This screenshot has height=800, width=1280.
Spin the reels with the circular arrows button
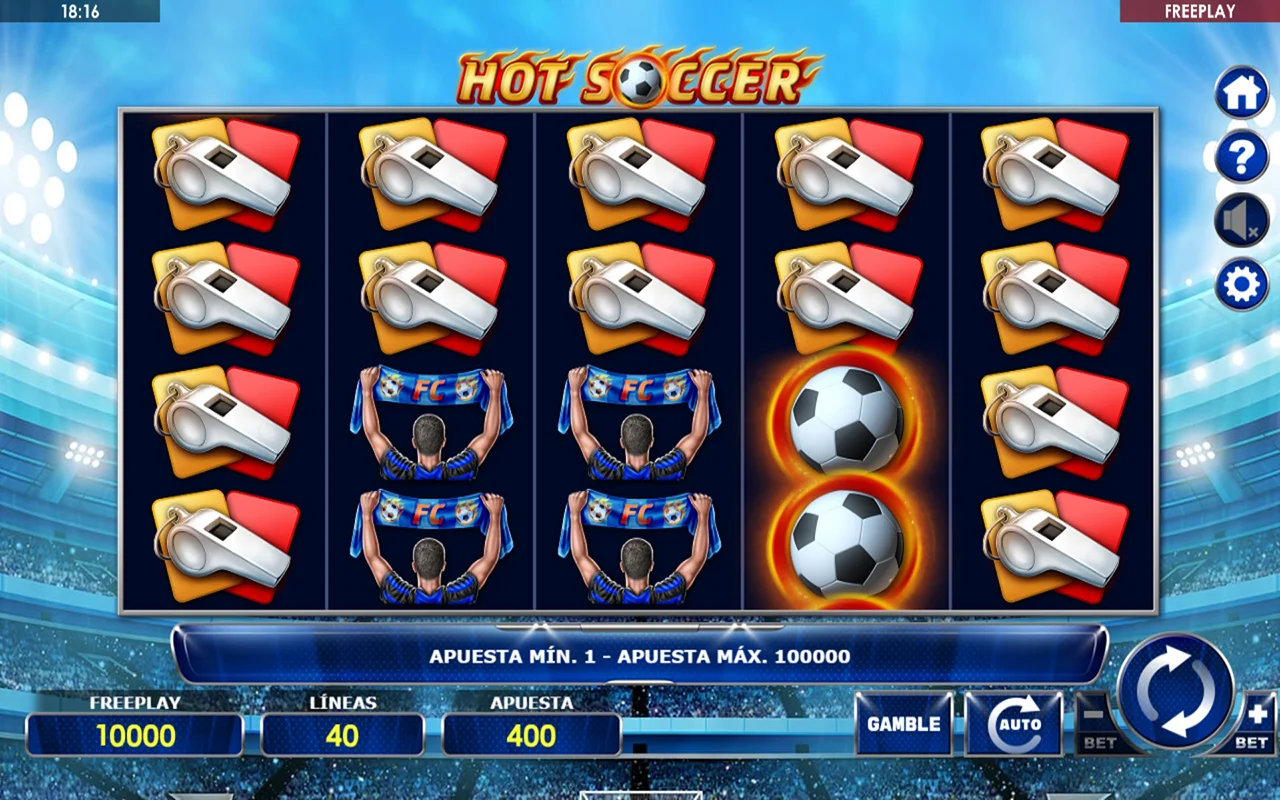(x=1175, y=691)
